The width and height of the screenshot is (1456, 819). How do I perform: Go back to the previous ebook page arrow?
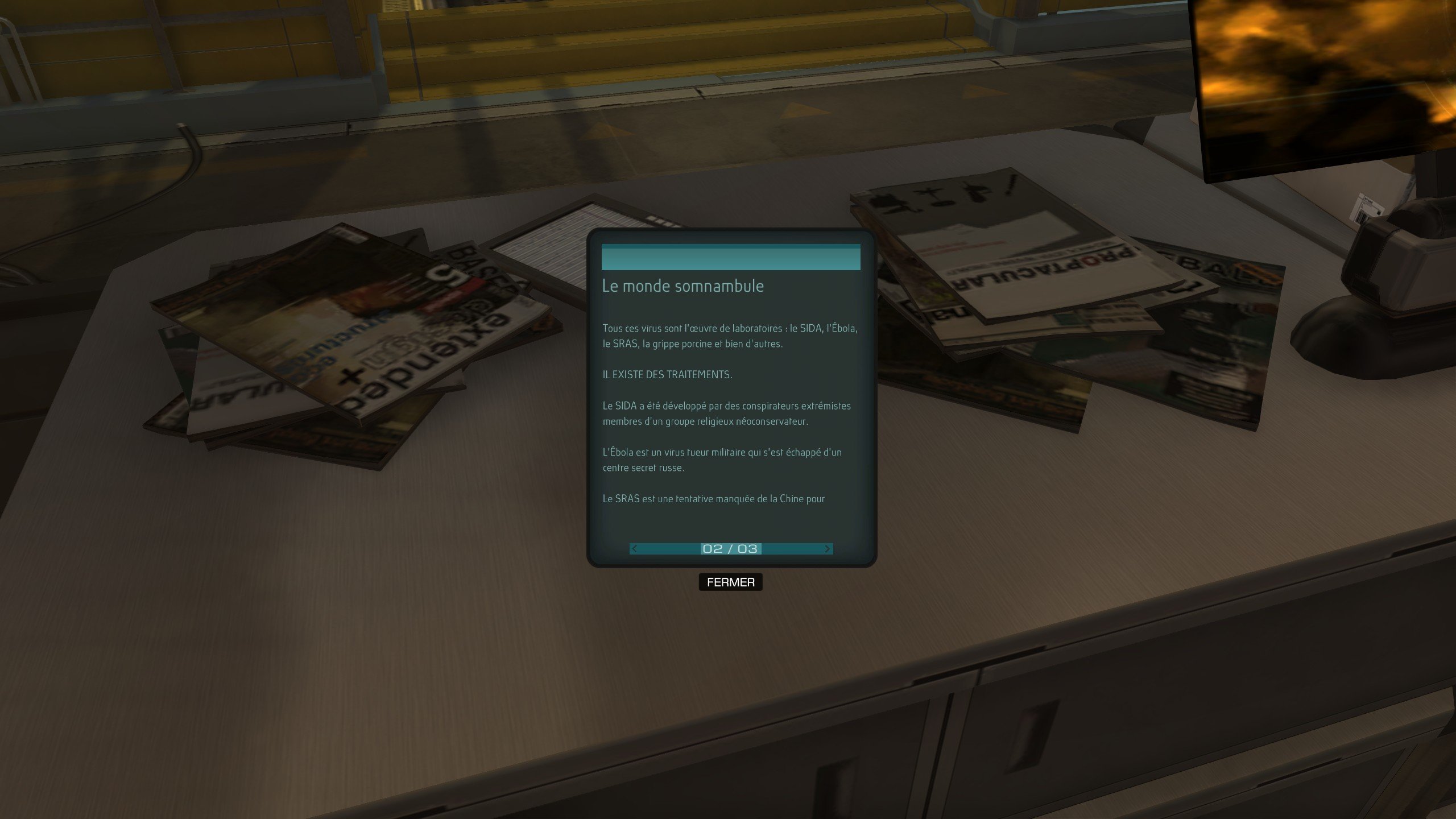click(635, 549)
